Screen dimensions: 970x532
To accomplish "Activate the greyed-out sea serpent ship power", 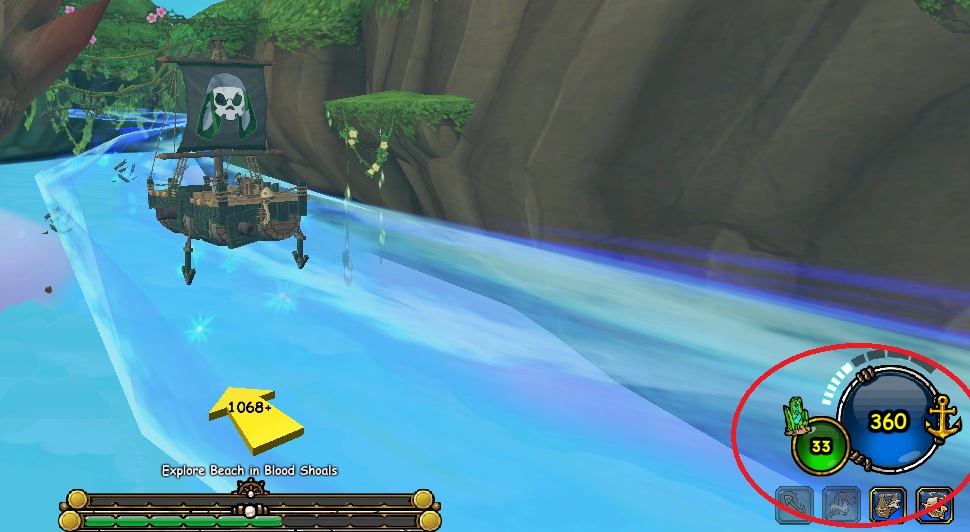I will point(841,505).
